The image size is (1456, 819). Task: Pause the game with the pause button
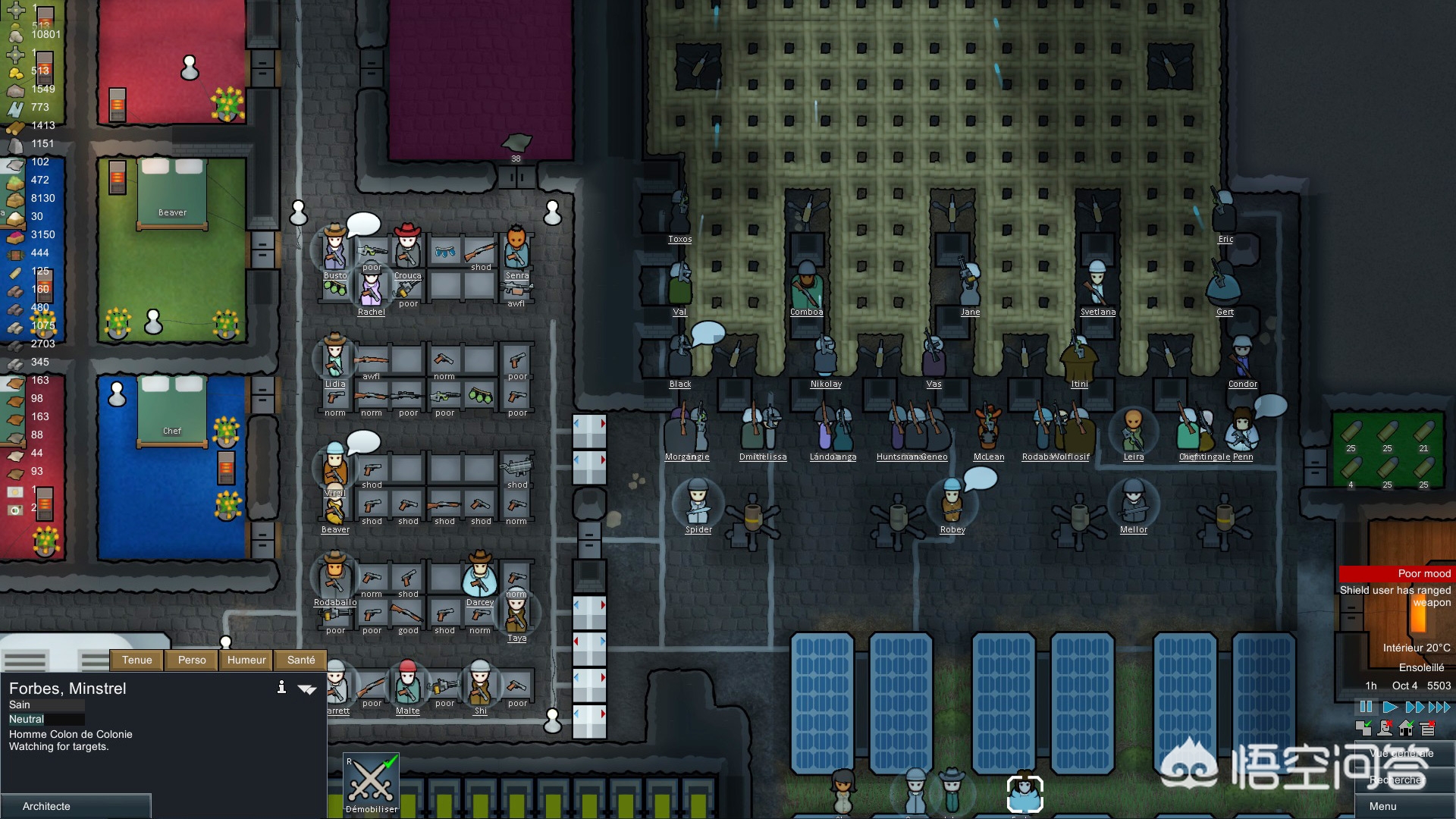[1366, 707]
